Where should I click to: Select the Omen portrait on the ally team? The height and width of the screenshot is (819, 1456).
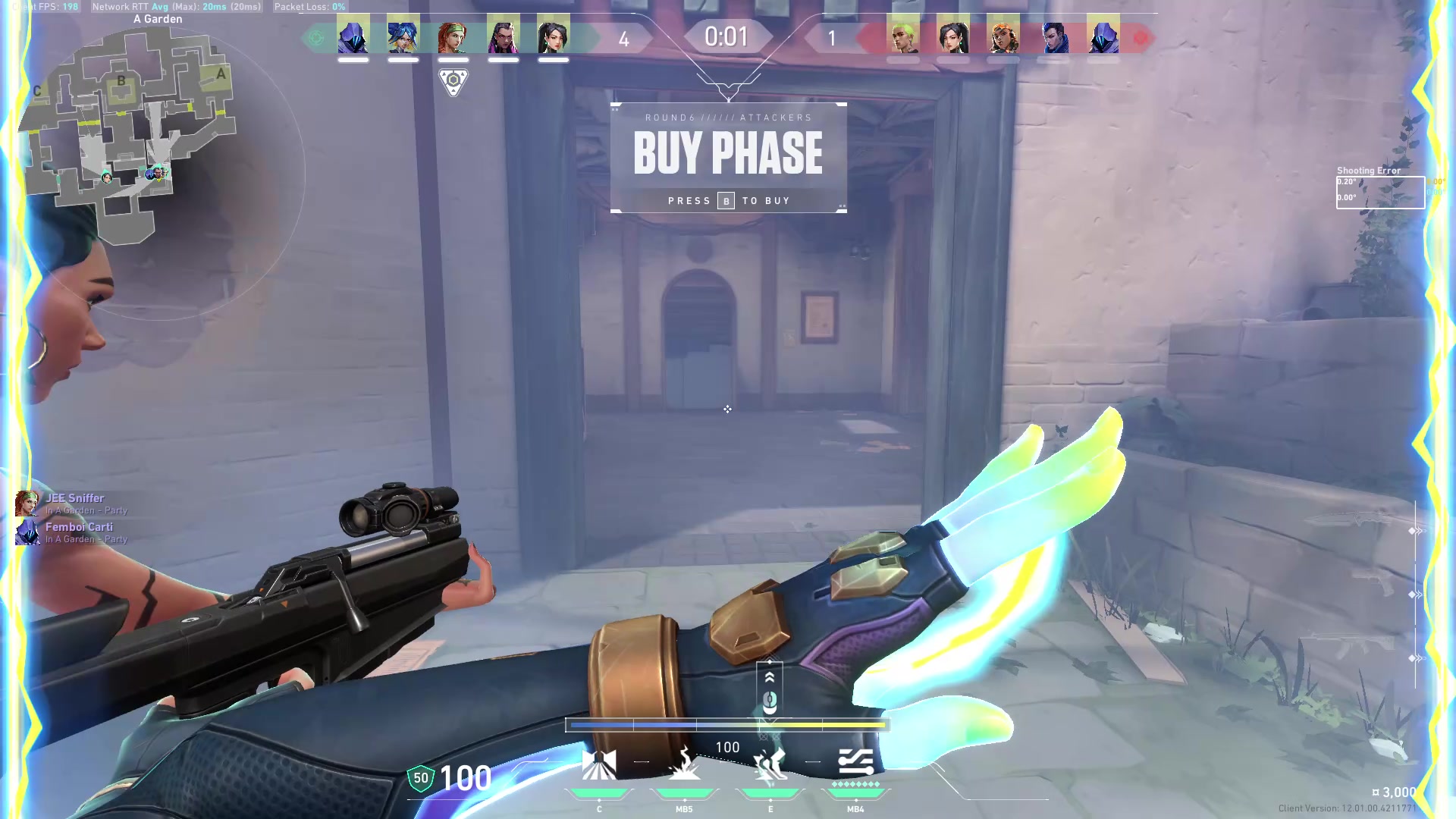(x=354, y=36)
